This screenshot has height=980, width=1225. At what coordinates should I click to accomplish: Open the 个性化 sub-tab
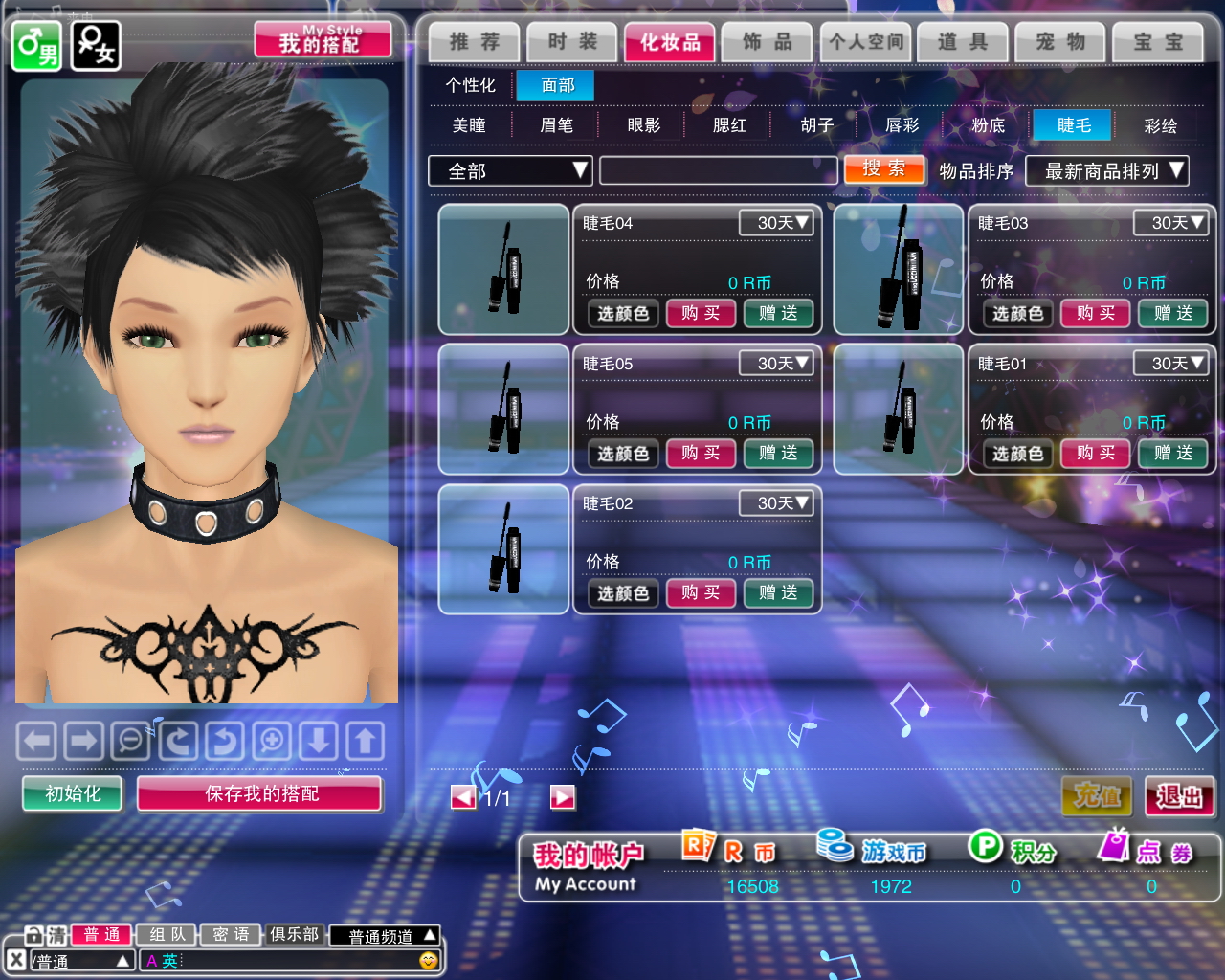pyautogui.click(x=471, y=85)
